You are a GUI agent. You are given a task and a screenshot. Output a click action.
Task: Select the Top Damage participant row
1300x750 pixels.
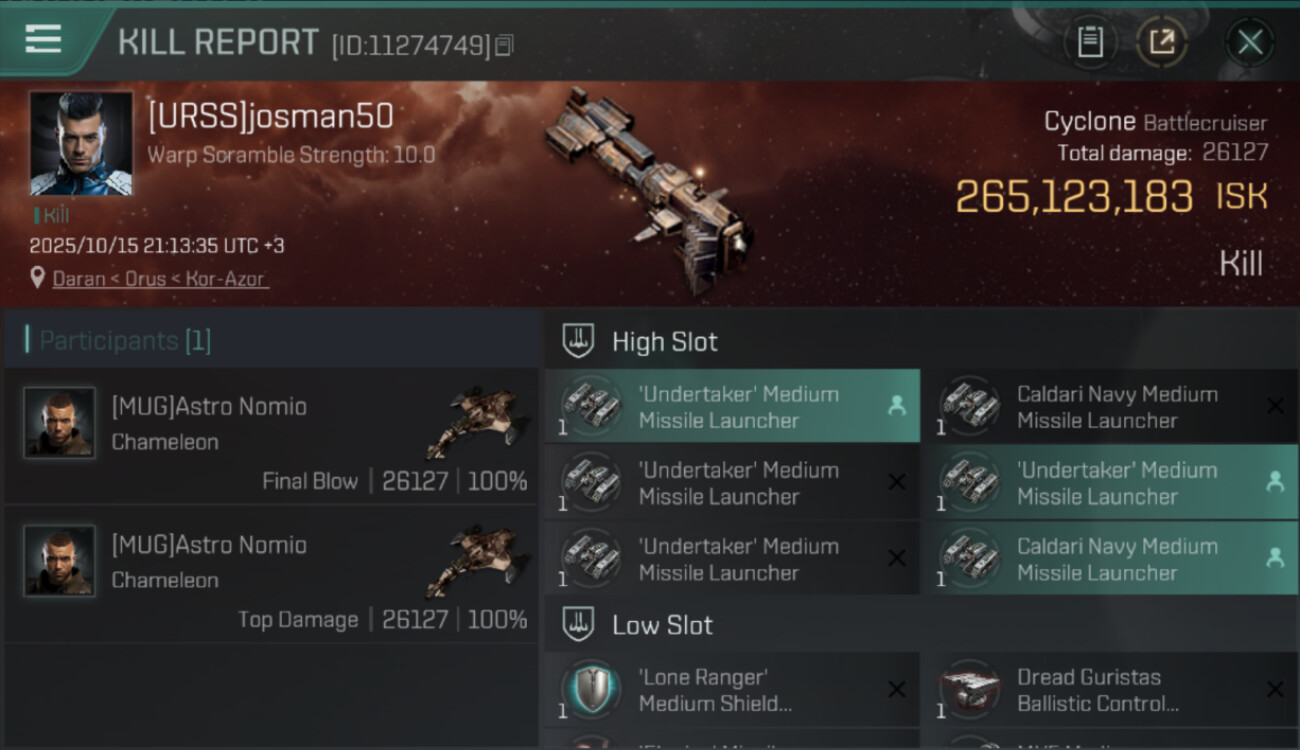click(x=272, y=574)
